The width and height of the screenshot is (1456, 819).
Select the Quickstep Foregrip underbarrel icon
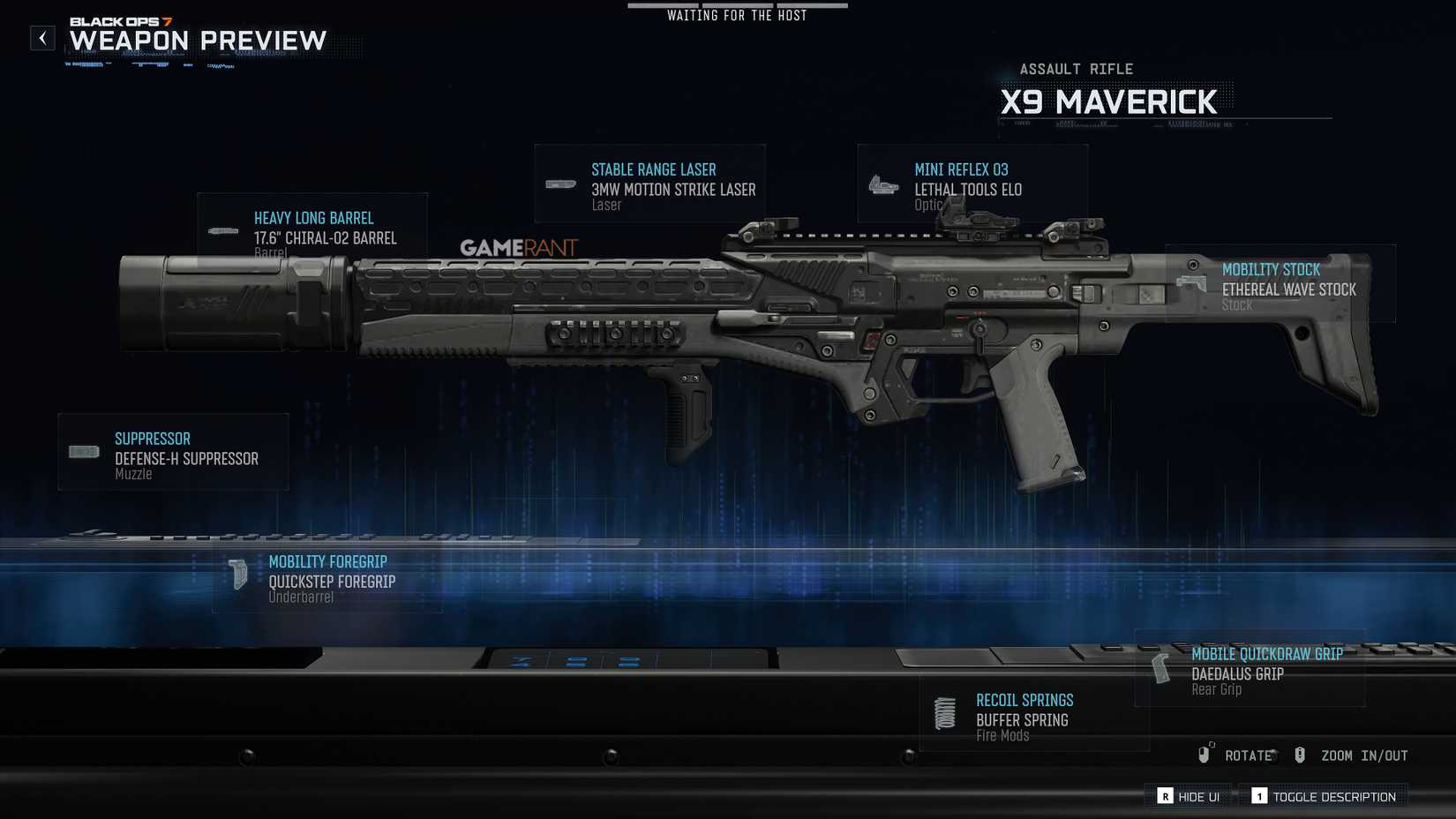(x=239, y=572)
